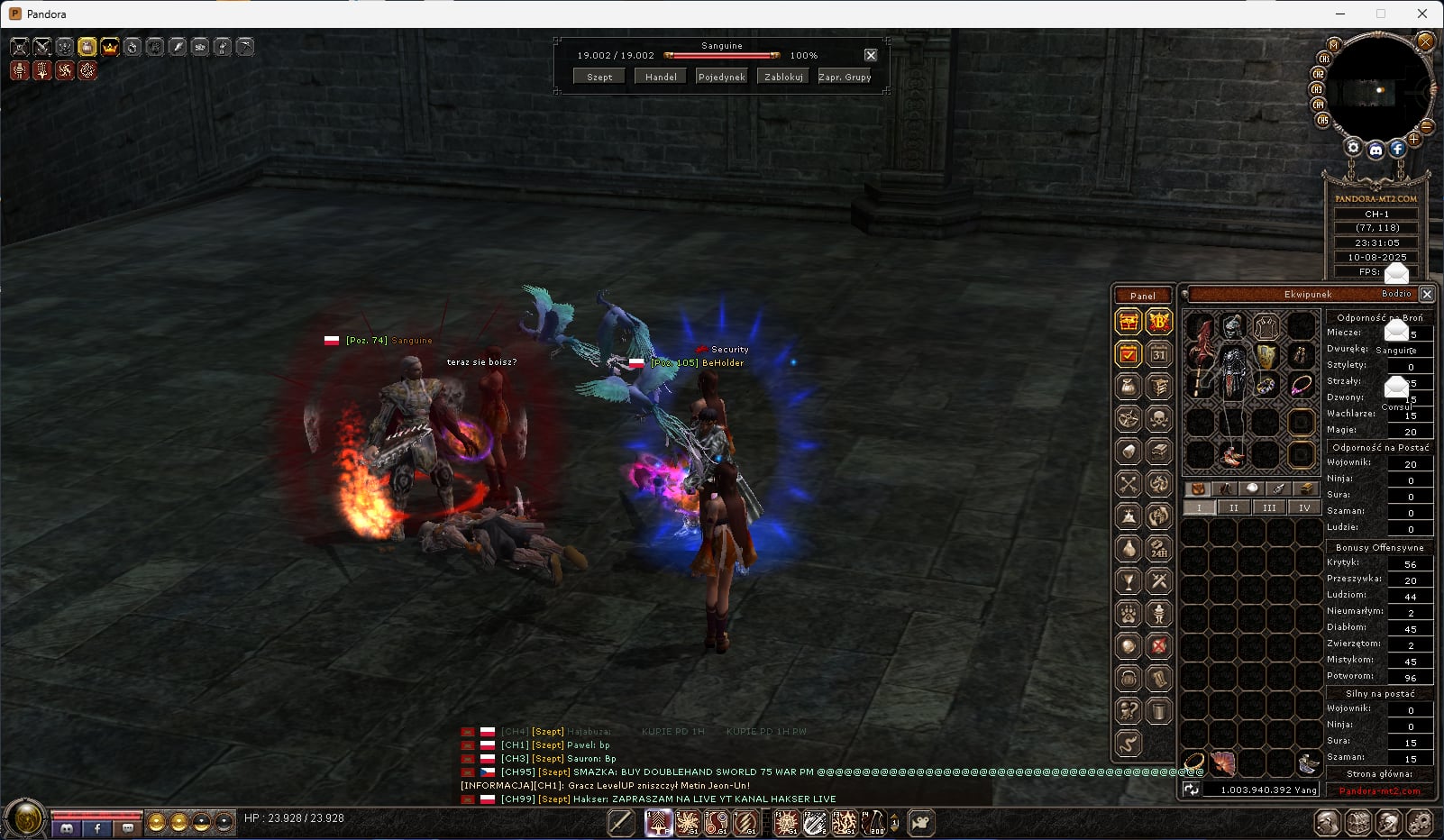The width and height of the screenshot is (1444, 840).
Task: Close the Pandora game window
Action: (x=1422, y=14)
